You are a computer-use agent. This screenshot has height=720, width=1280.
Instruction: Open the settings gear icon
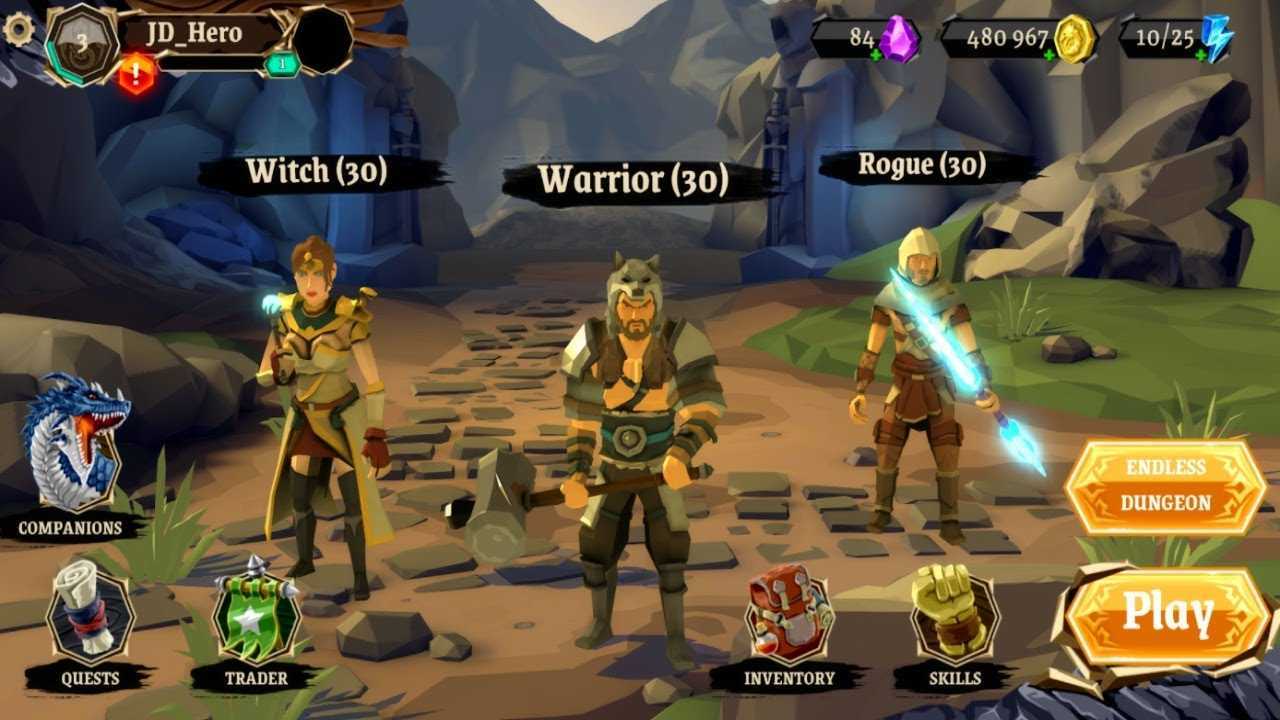tap(18, 30)
